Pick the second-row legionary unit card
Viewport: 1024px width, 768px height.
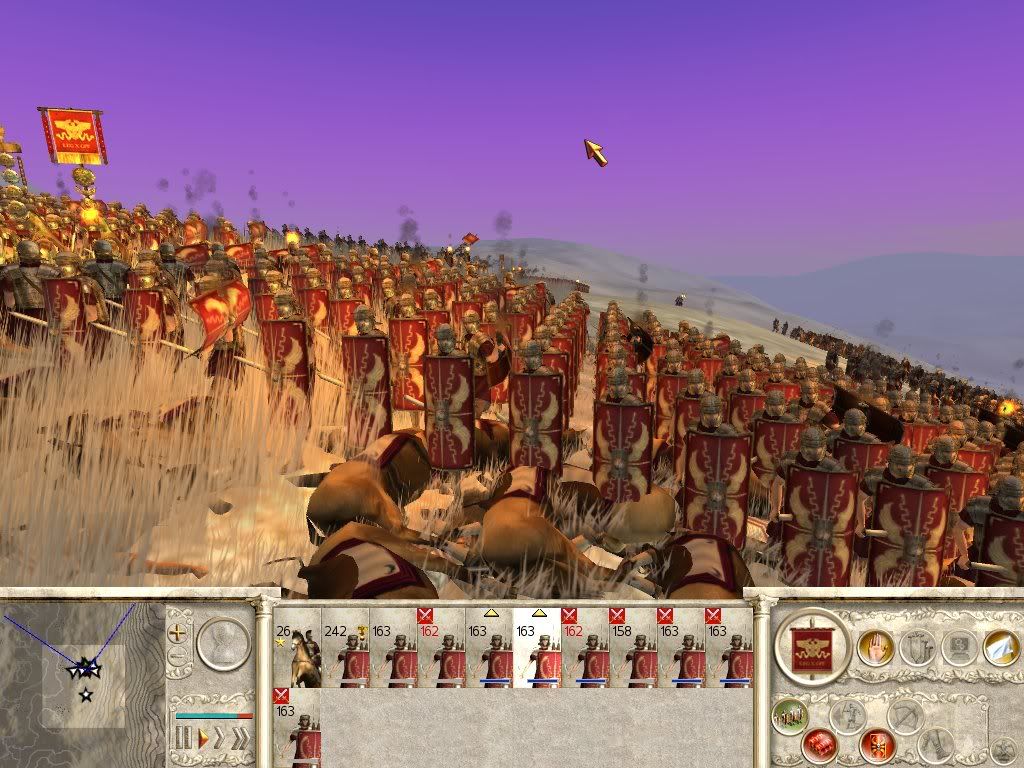(297, 730)
